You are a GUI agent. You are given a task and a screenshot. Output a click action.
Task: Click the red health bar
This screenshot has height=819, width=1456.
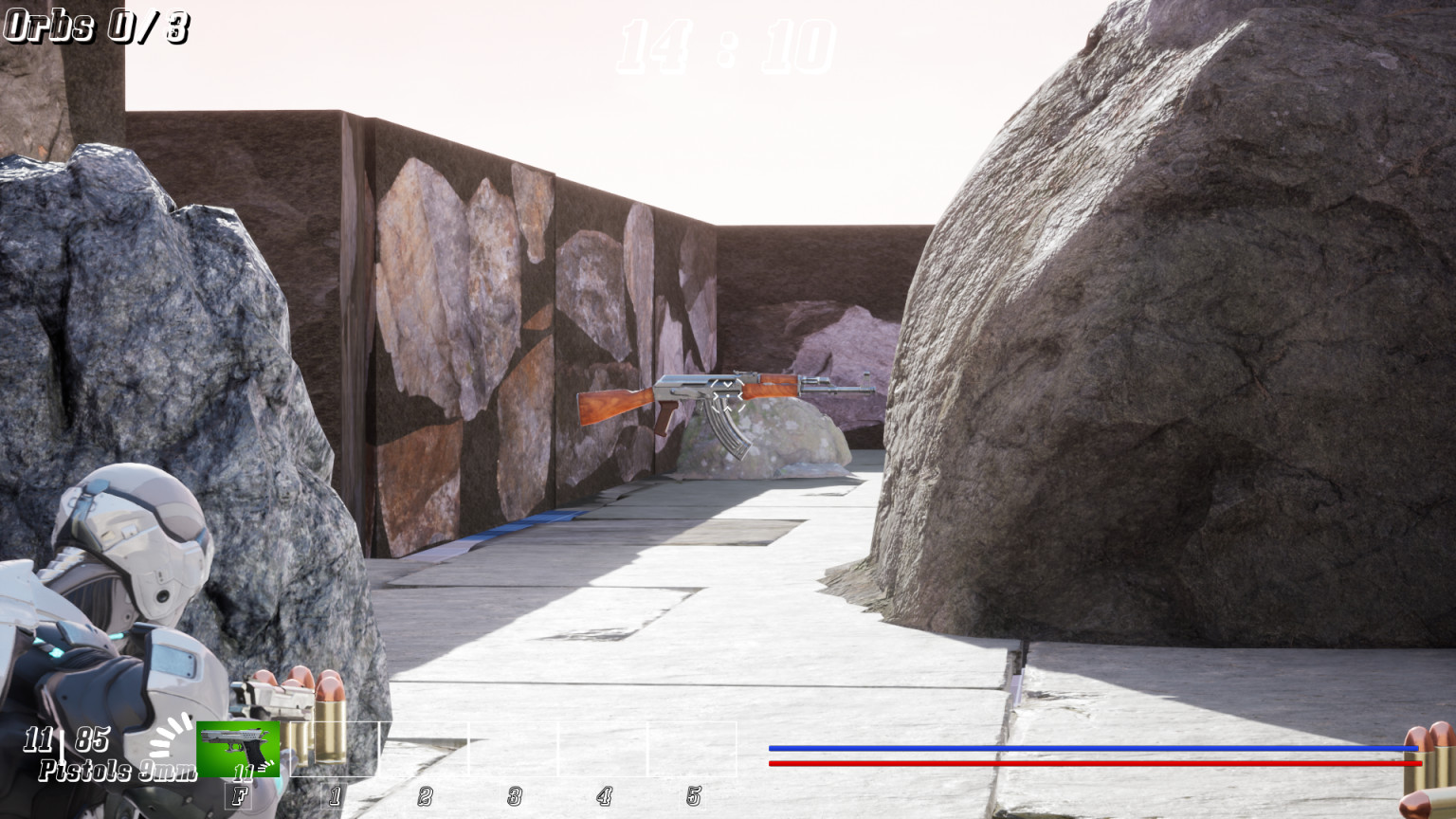pos(1090,761)
